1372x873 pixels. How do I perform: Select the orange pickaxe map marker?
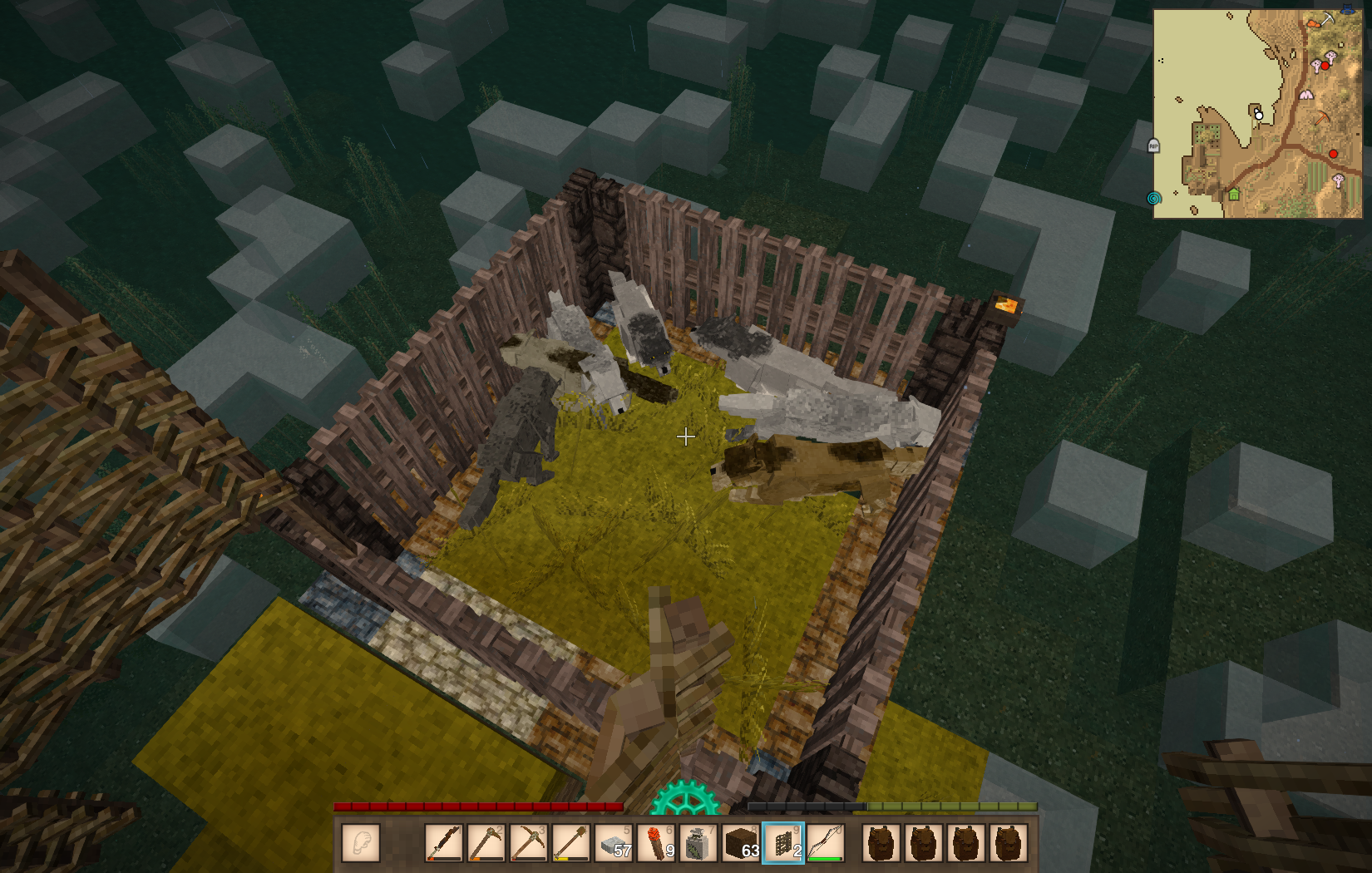[1322, 119]
